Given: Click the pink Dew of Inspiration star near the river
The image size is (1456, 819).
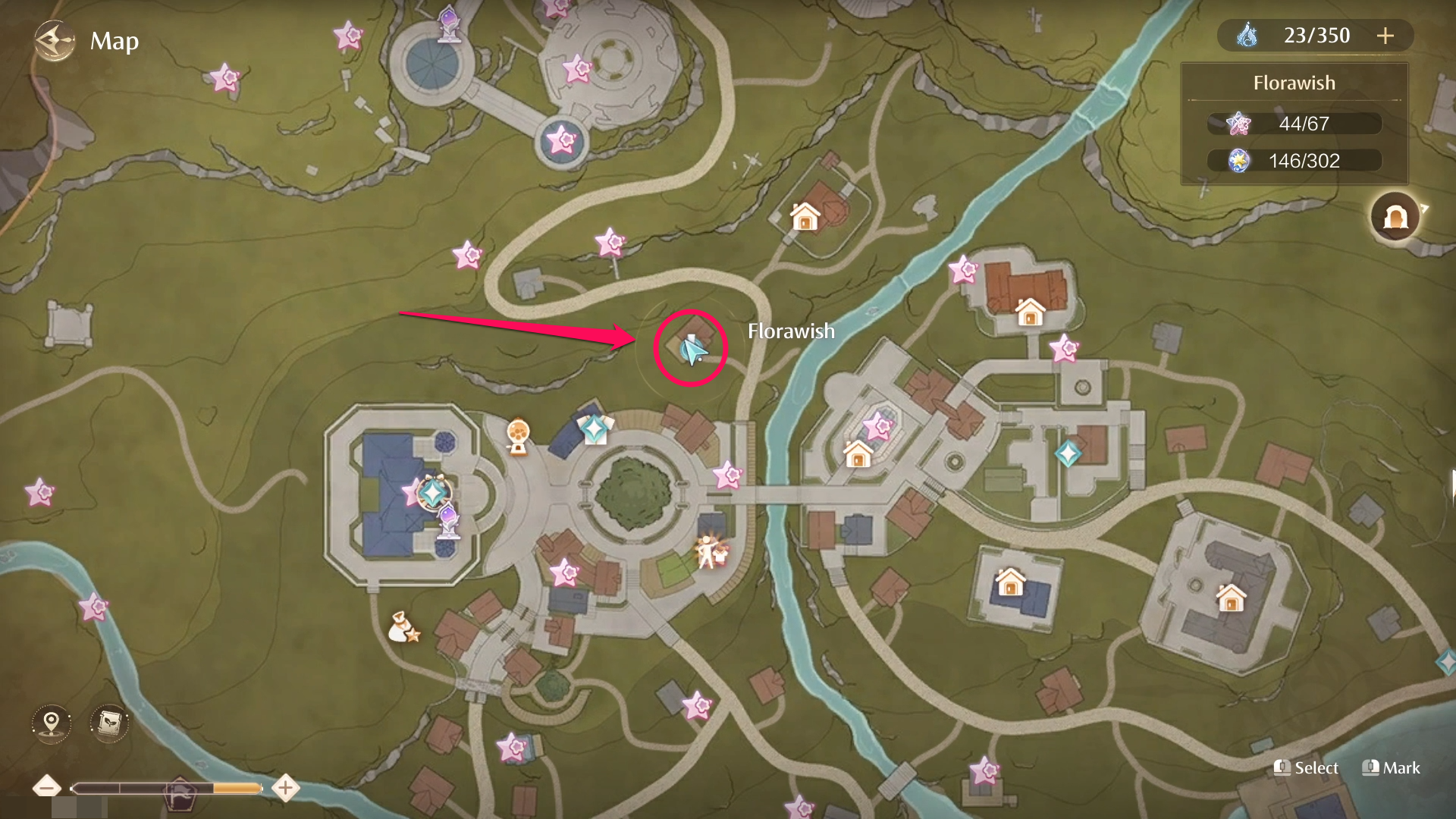Looking at the screenshot, I should pyautogui.click(x=962, y=268).
